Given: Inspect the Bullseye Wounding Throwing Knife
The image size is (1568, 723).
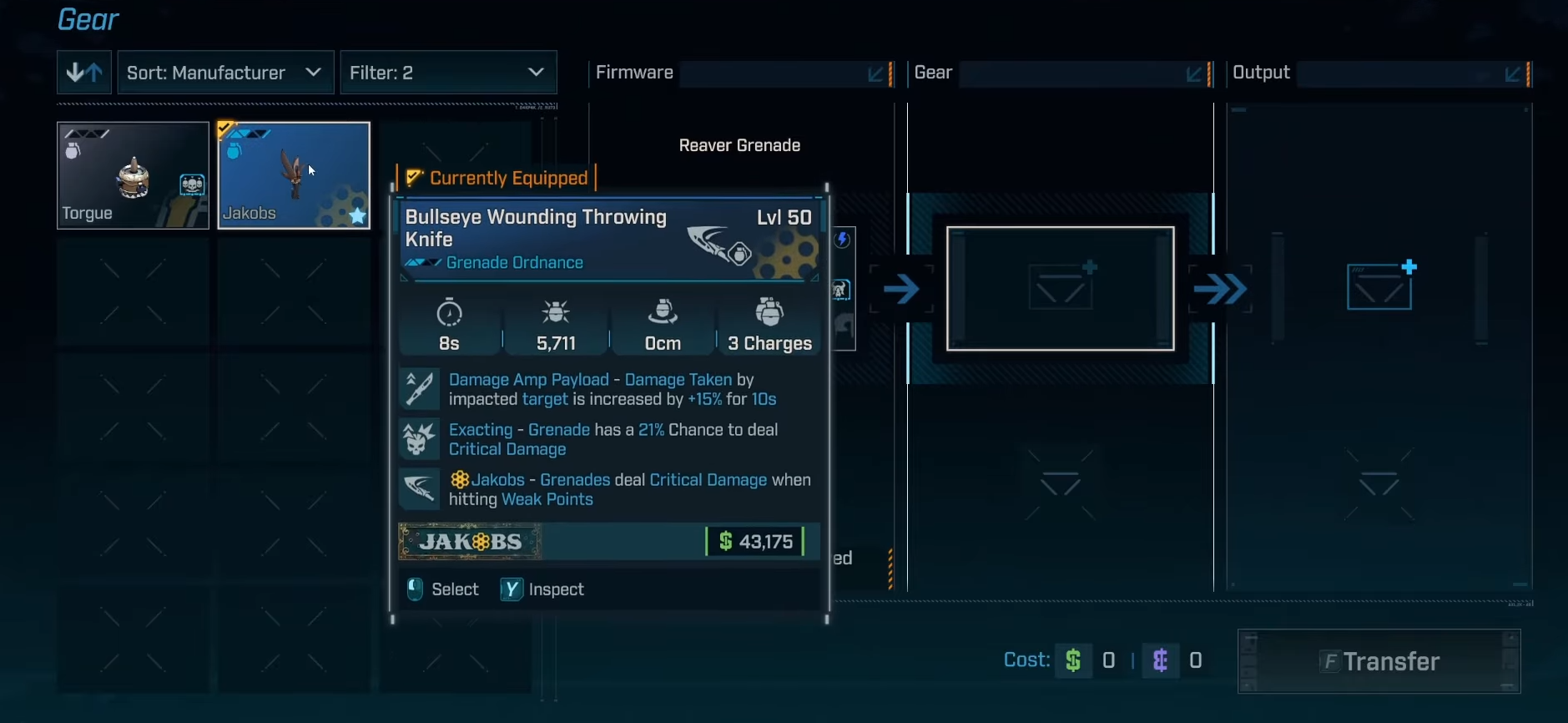Looking at the screenshot, I should [542, 589].
